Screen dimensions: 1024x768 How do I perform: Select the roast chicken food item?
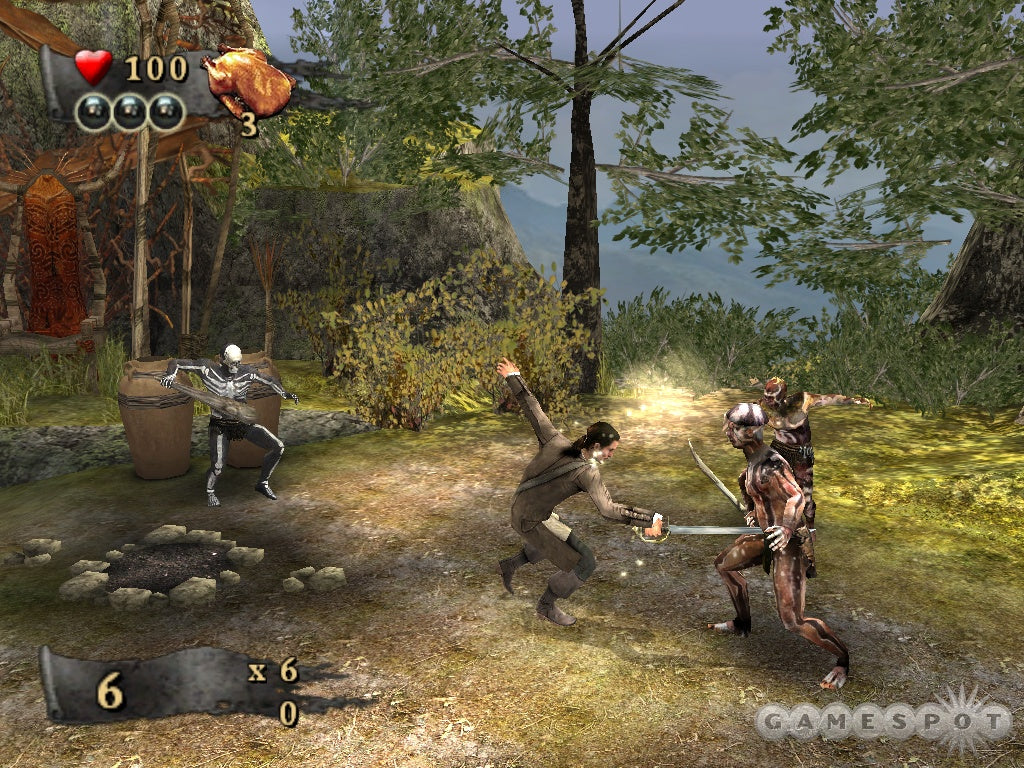(x=248, y=82)
